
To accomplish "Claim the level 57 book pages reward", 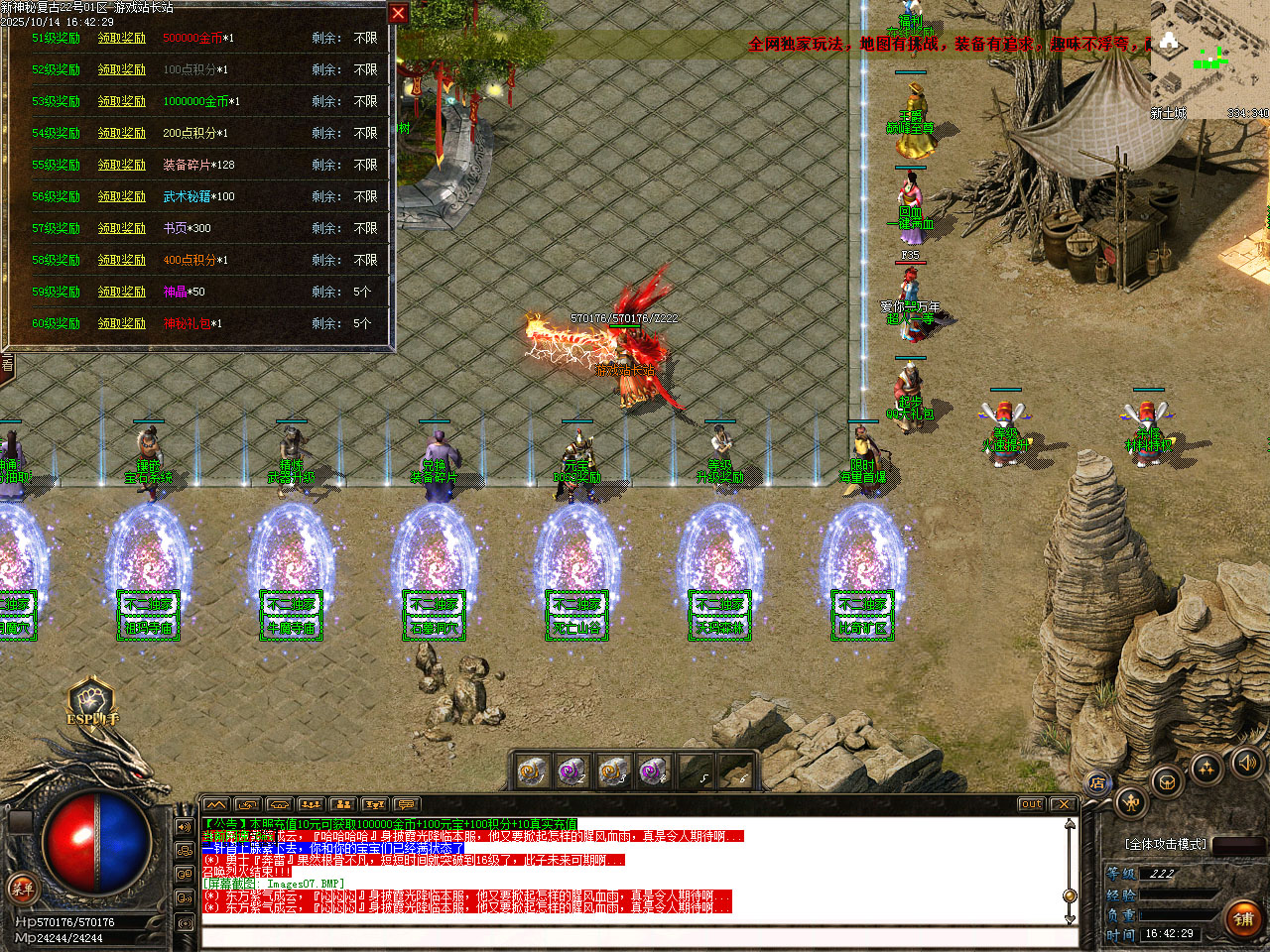I will click(121, 228).
